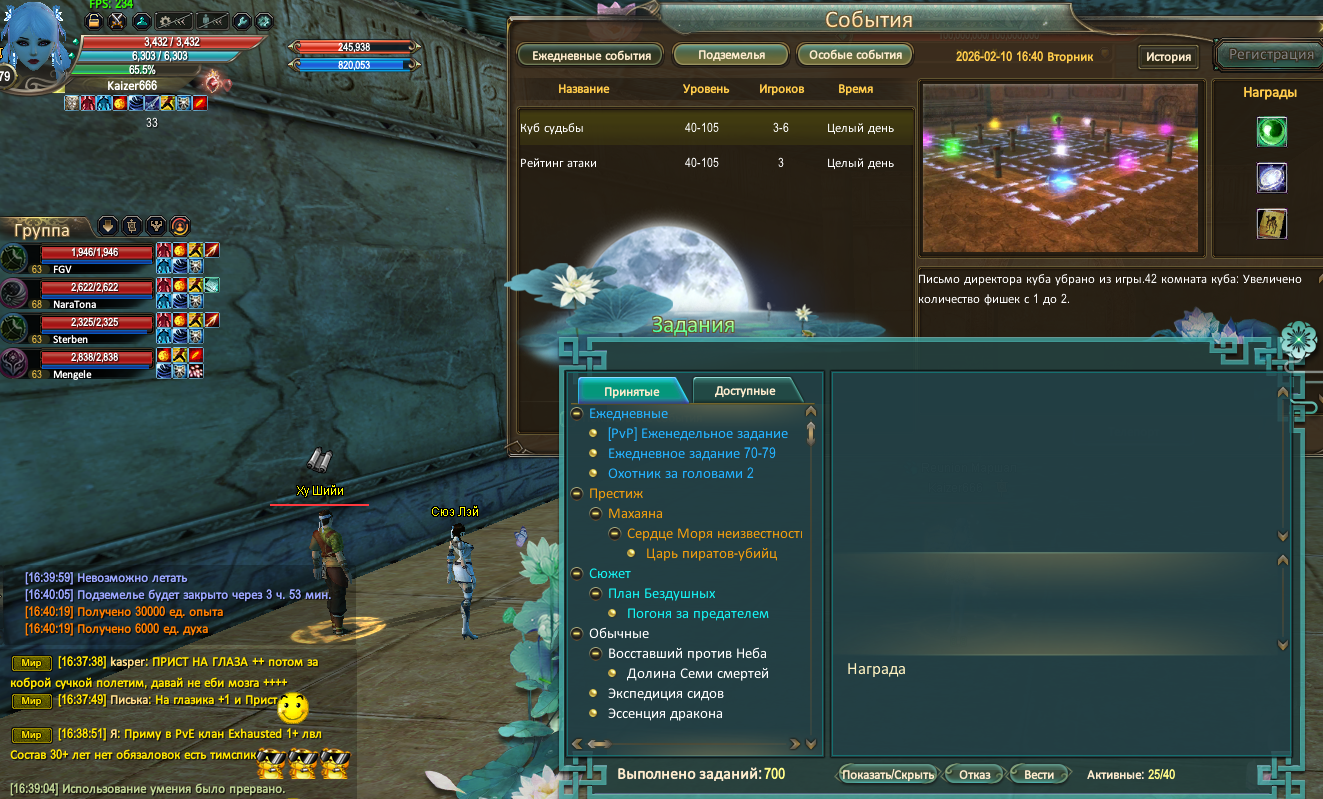Select the [PvP] Еженедельное задание quest
Image resolution: width=1323 pixels, height=799 pixels.
click(x=697, y=434)
